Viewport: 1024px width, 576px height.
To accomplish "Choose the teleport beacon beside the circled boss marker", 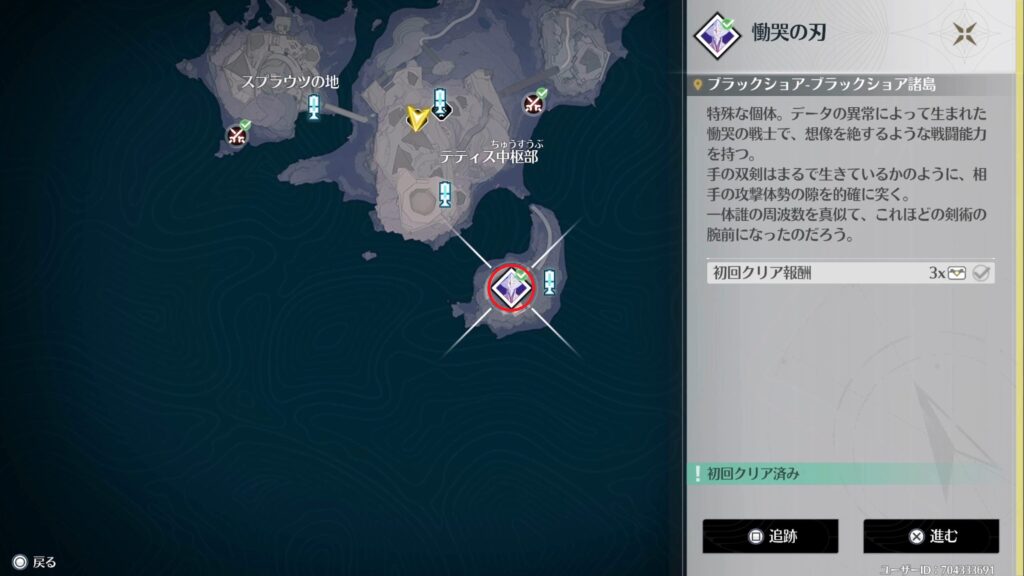I will click(549, 282).
